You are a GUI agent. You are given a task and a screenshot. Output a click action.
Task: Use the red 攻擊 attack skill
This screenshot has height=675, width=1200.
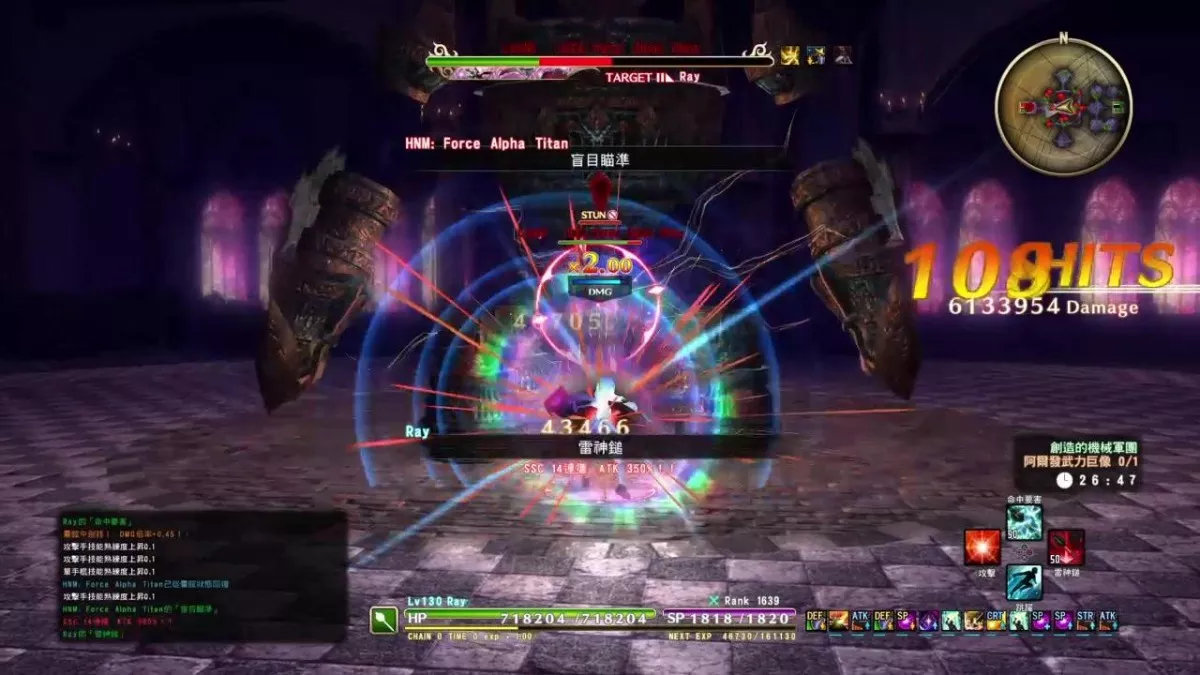[x=981, y=548]
